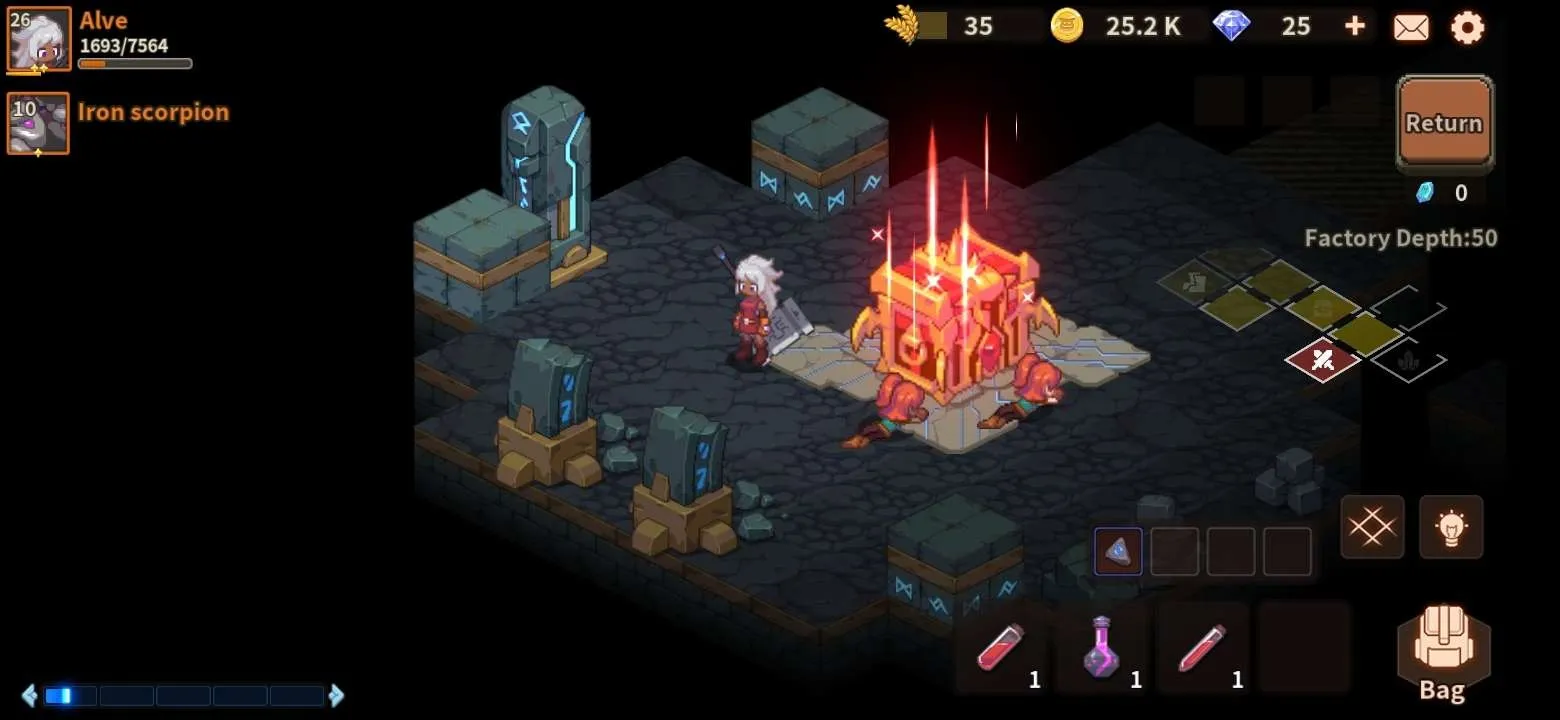Open the settings gear menu
The width and height of the screenshot is (1560, 720).
tap(1467, 27)
